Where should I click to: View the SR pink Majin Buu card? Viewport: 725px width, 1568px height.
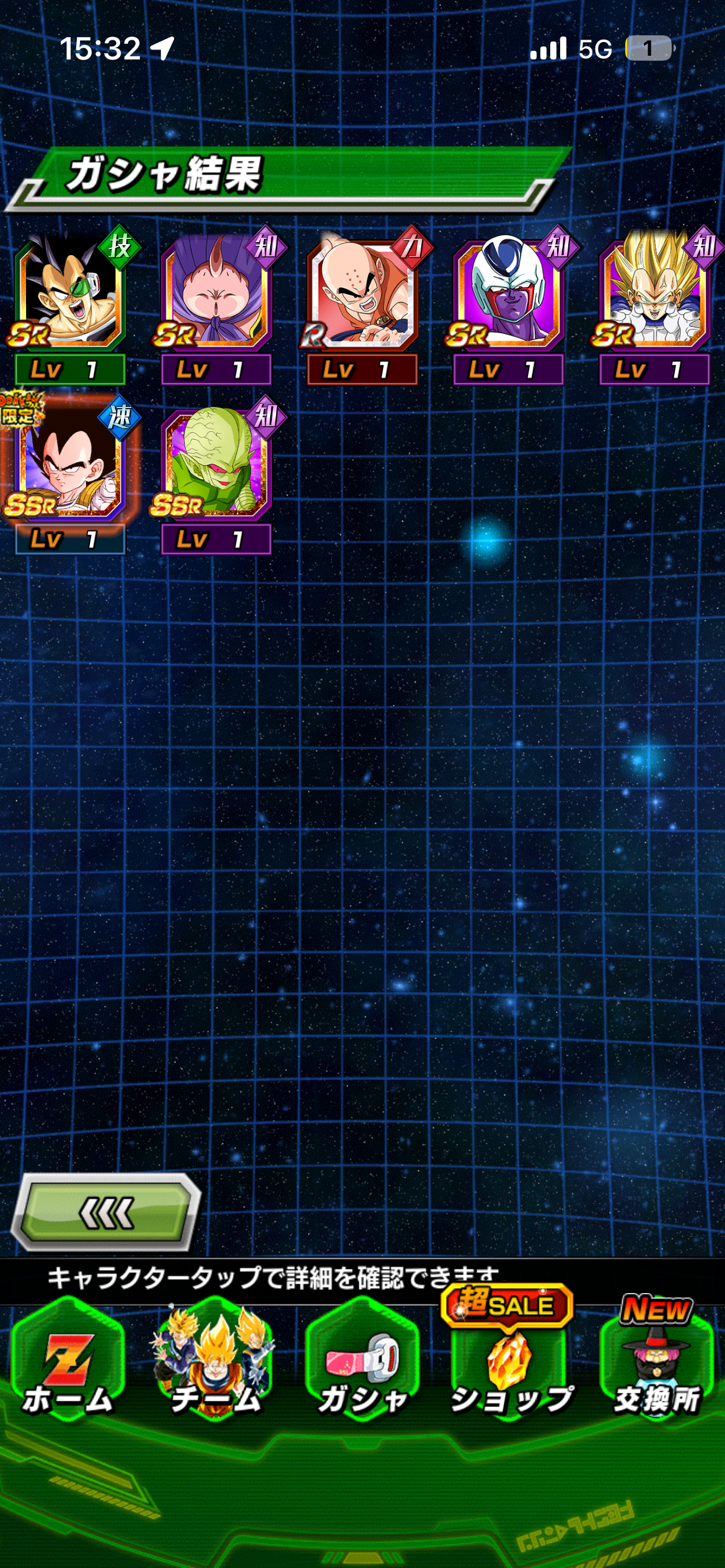click(x=216, y=292)
